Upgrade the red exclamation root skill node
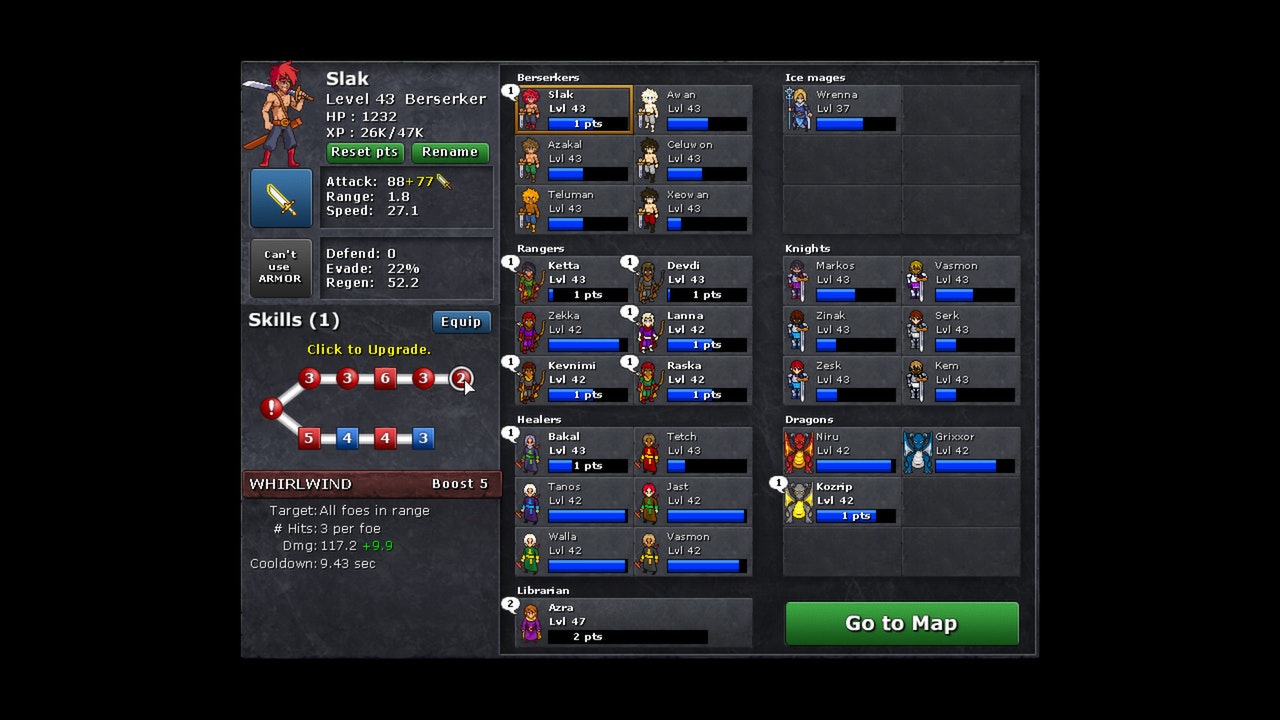 point(271,408)
